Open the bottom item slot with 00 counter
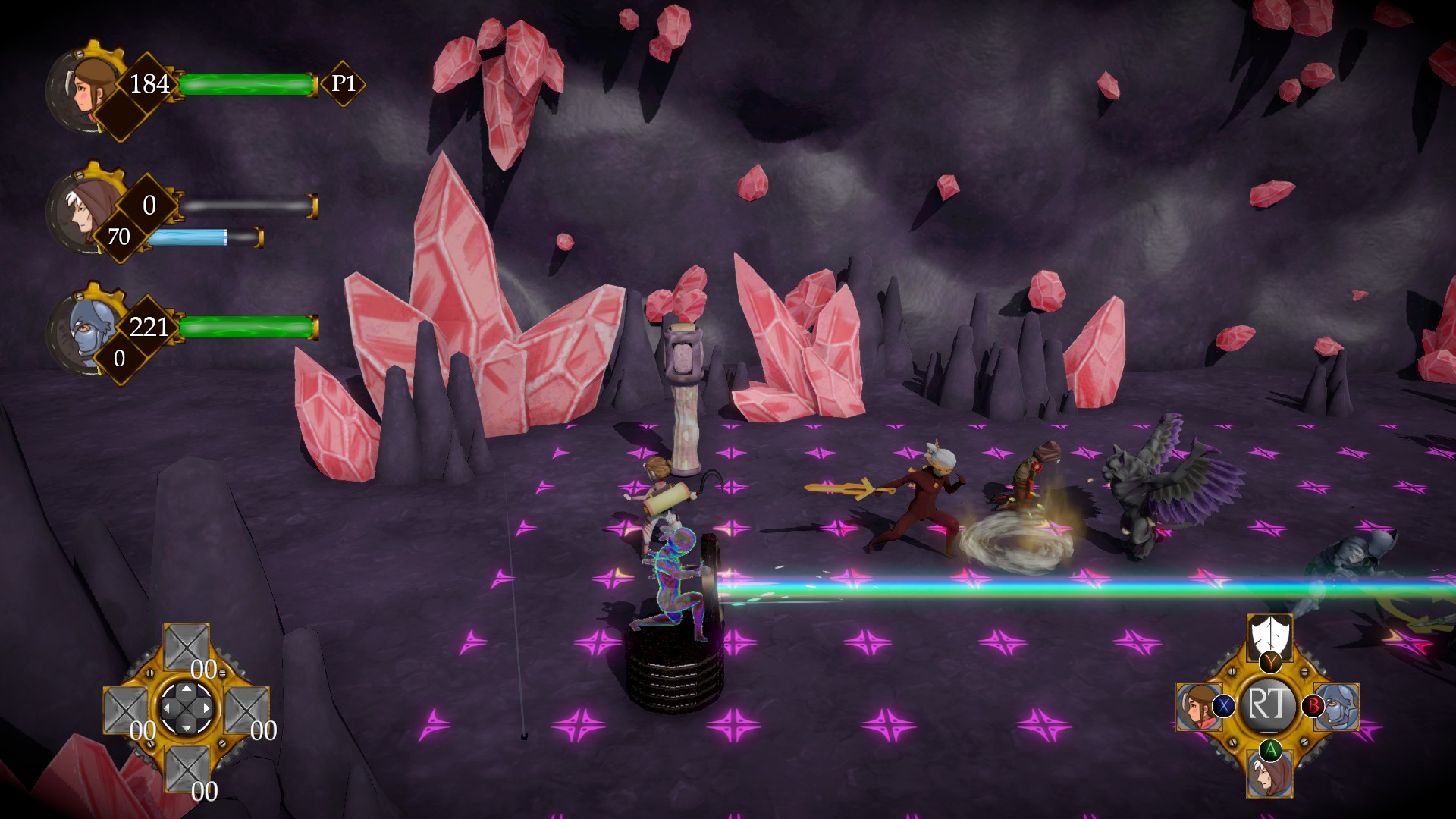 (187, 770)
